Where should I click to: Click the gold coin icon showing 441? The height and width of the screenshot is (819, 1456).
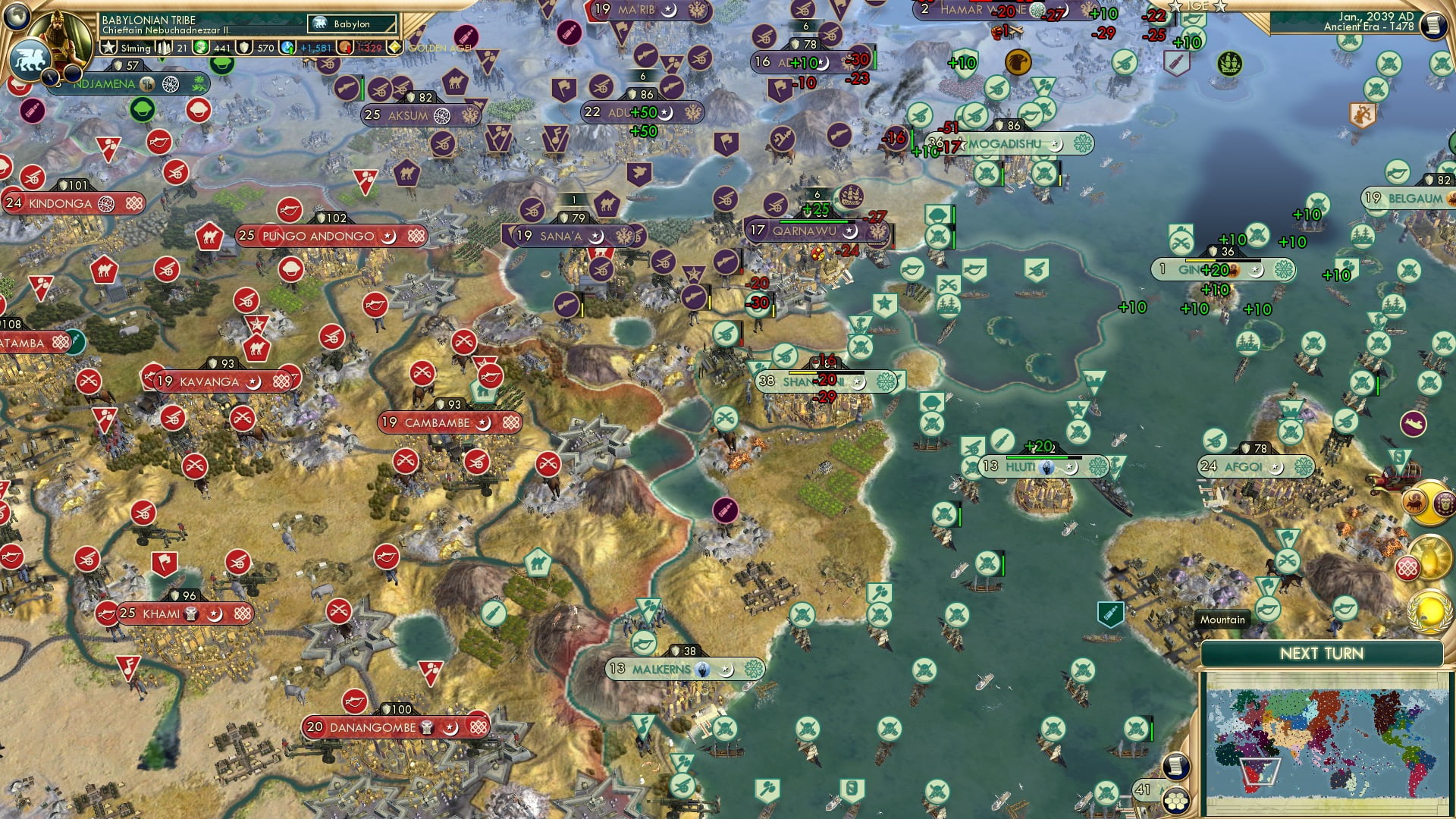(201, 48)
